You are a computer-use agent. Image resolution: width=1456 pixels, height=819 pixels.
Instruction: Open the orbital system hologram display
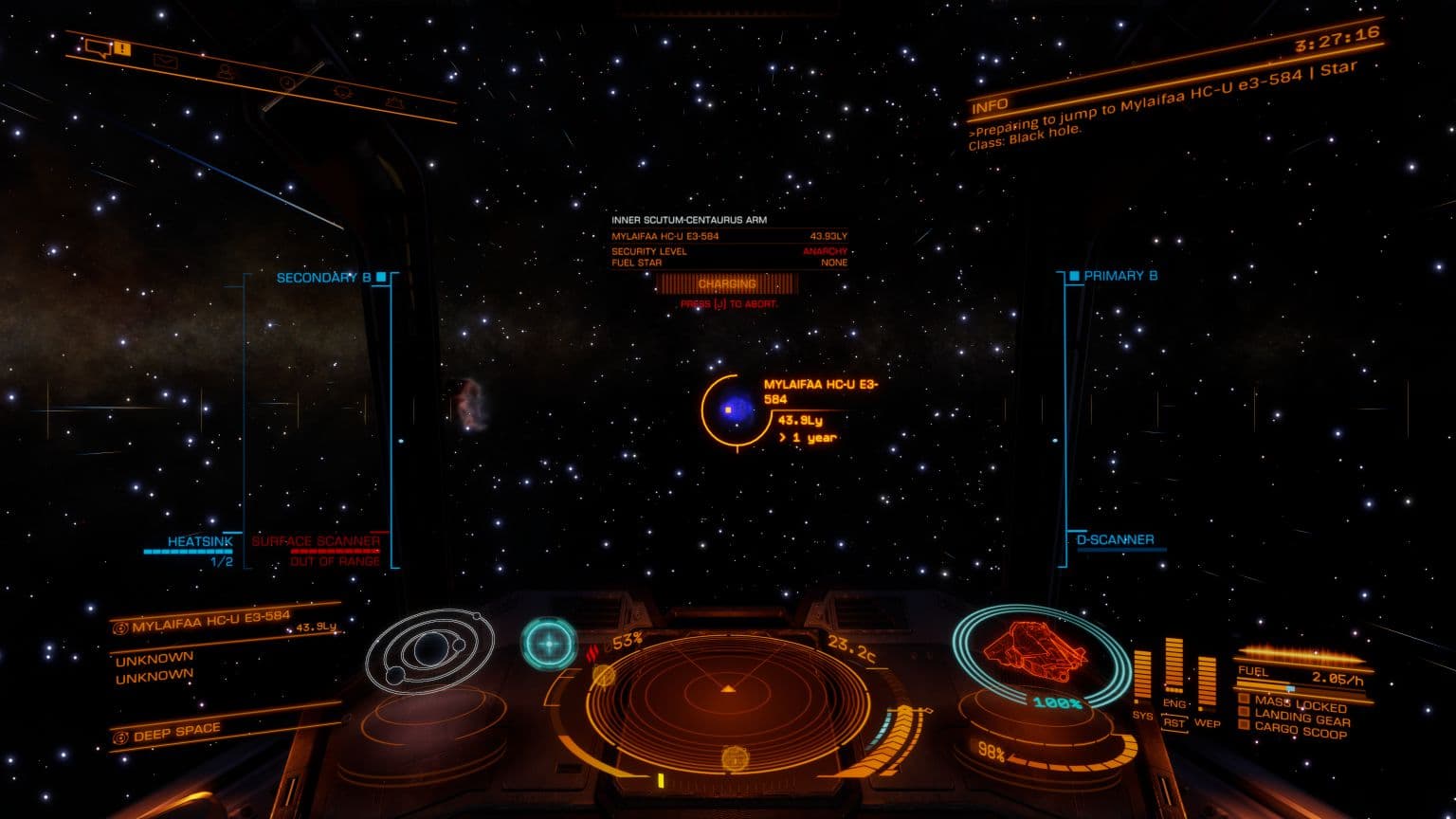[429, 650]
